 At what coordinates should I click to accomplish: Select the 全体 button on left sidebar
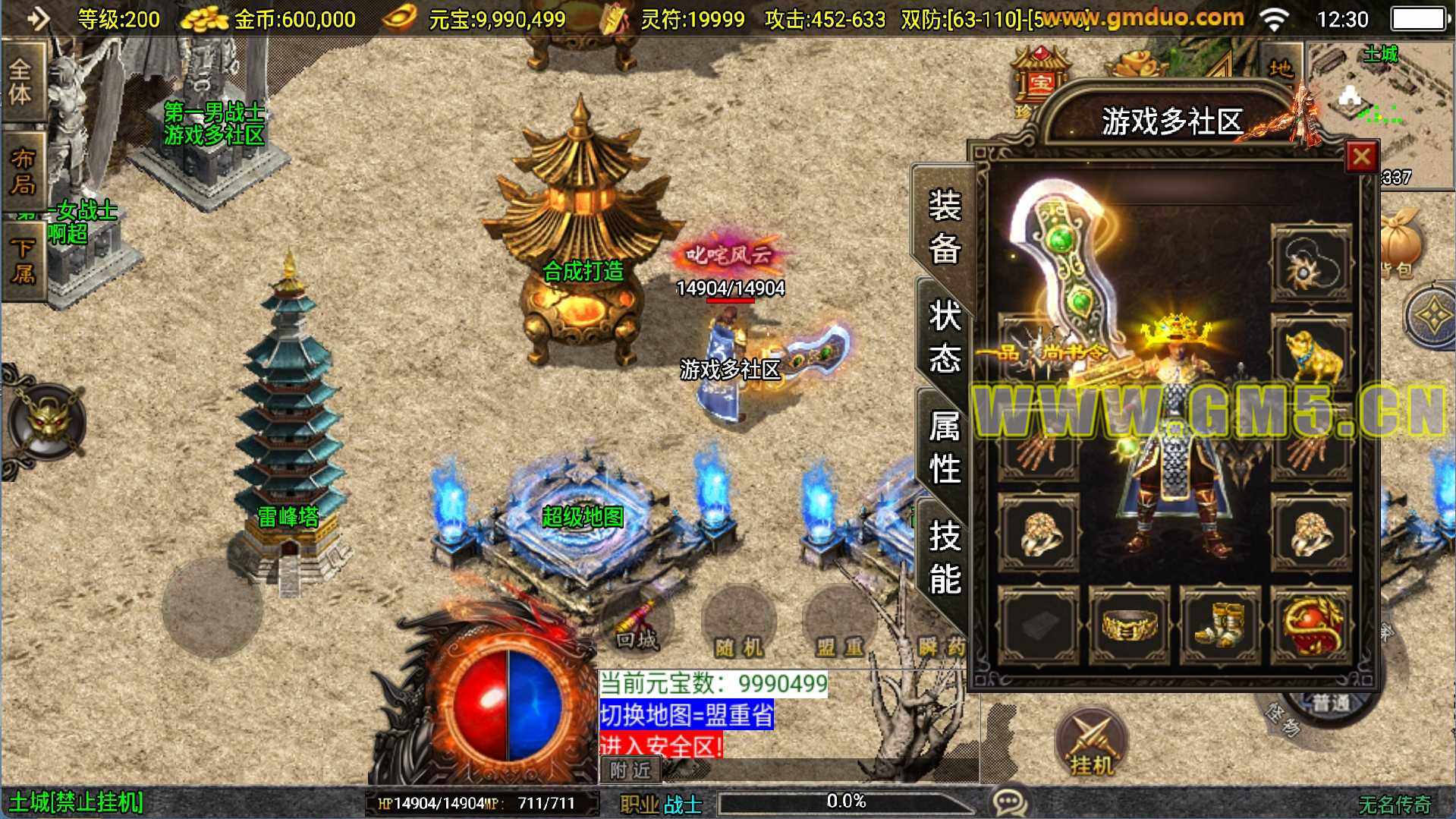pyautogui.click(x=21, y=82)
